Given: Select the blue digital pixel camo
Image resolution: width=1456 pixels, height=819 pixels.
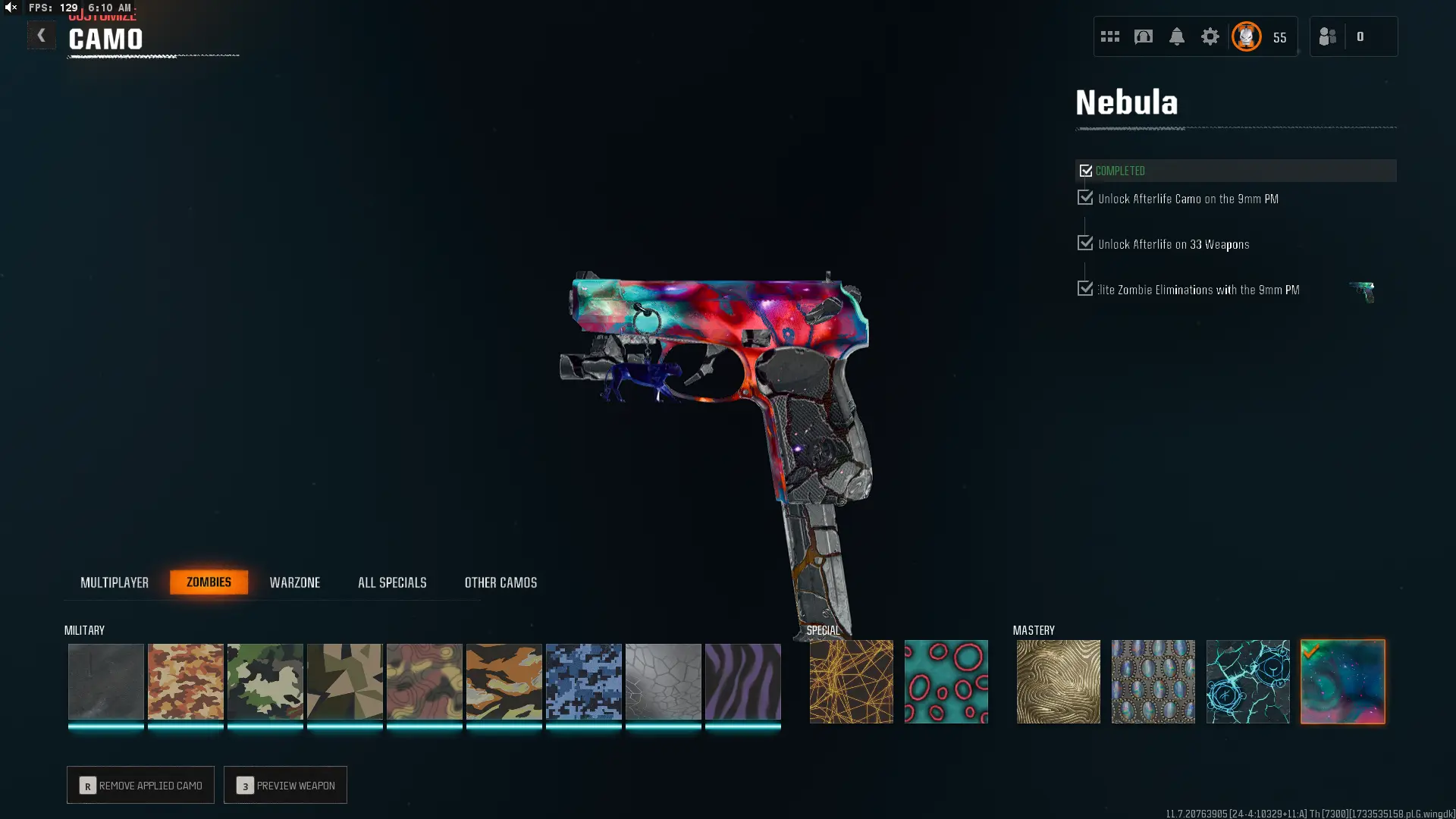Looking at the screenshot, I should [583, 681].
